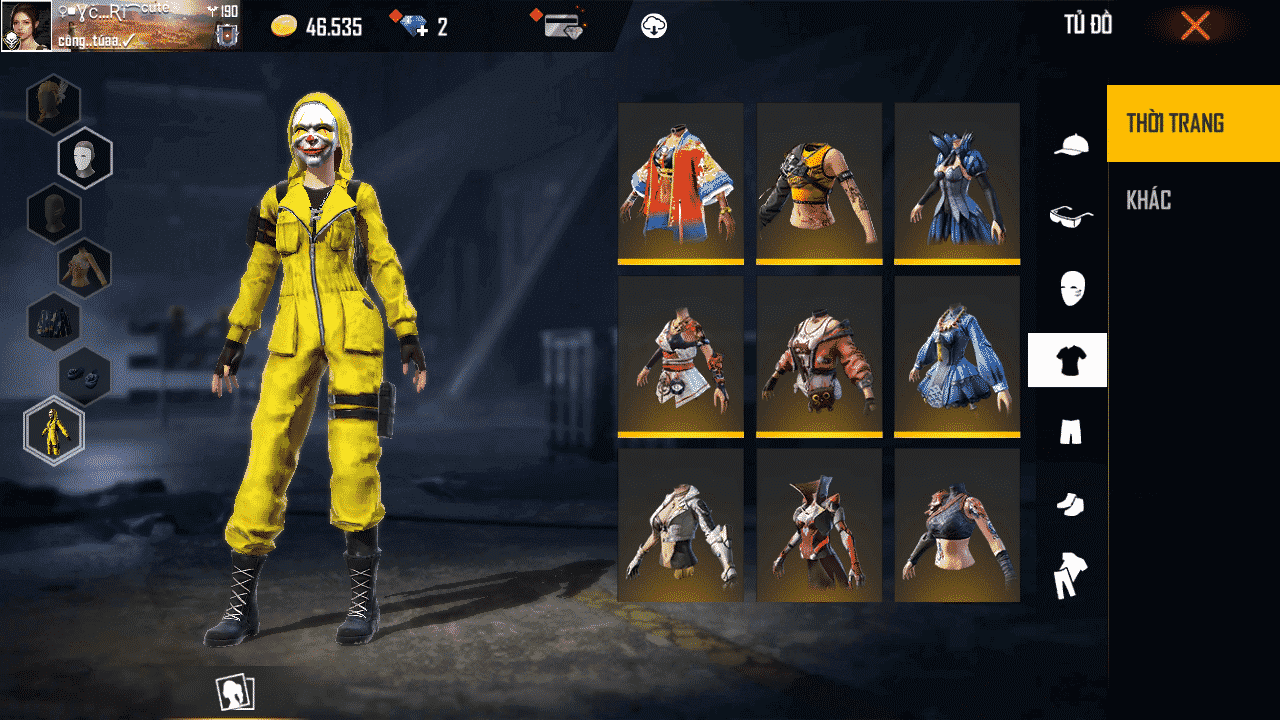
Task: Select the shirt category icon
Action: (1069, 360)
